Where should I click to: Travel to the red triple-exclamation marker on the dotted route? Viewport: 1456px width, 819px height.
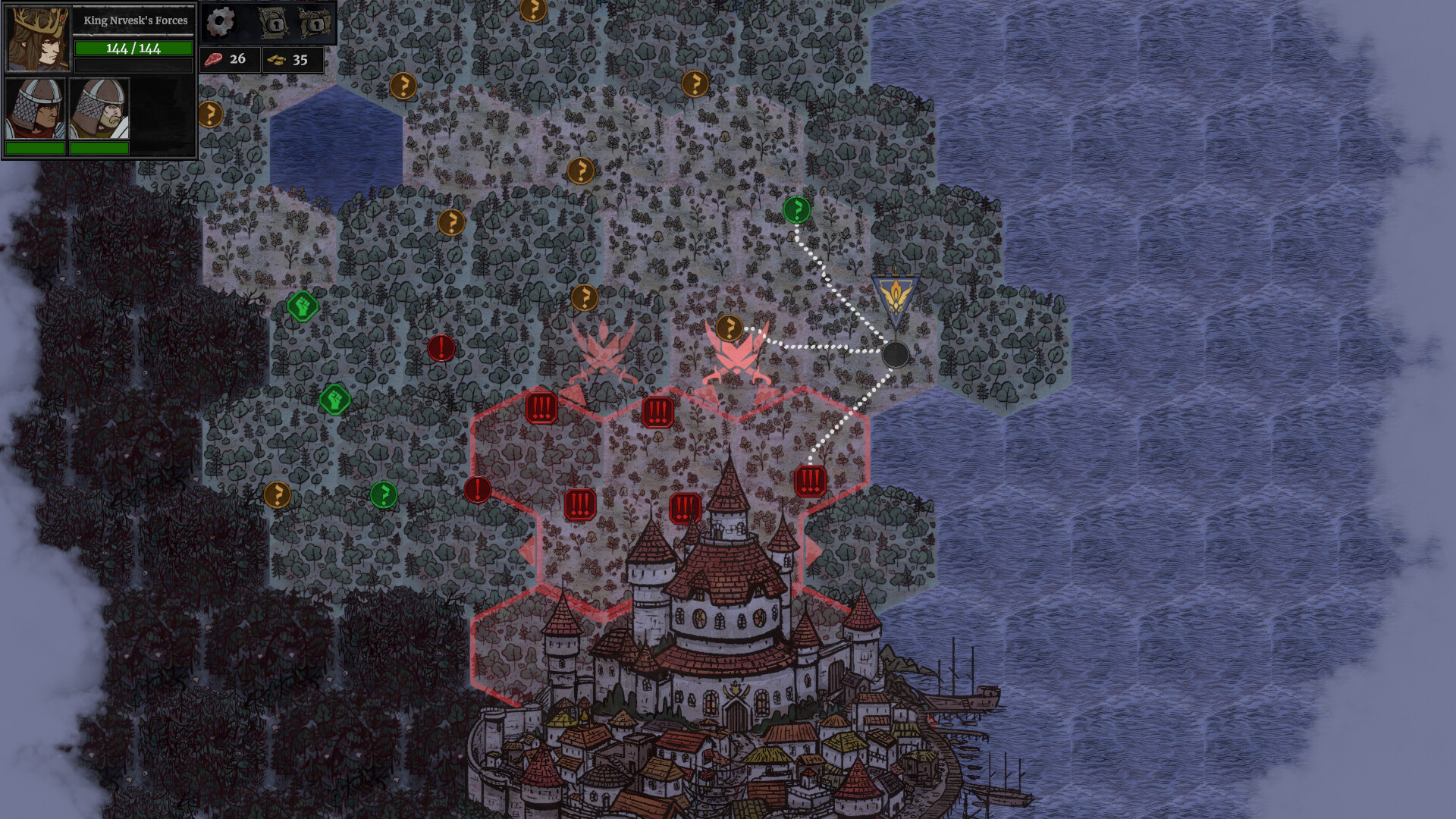point(810,481)
